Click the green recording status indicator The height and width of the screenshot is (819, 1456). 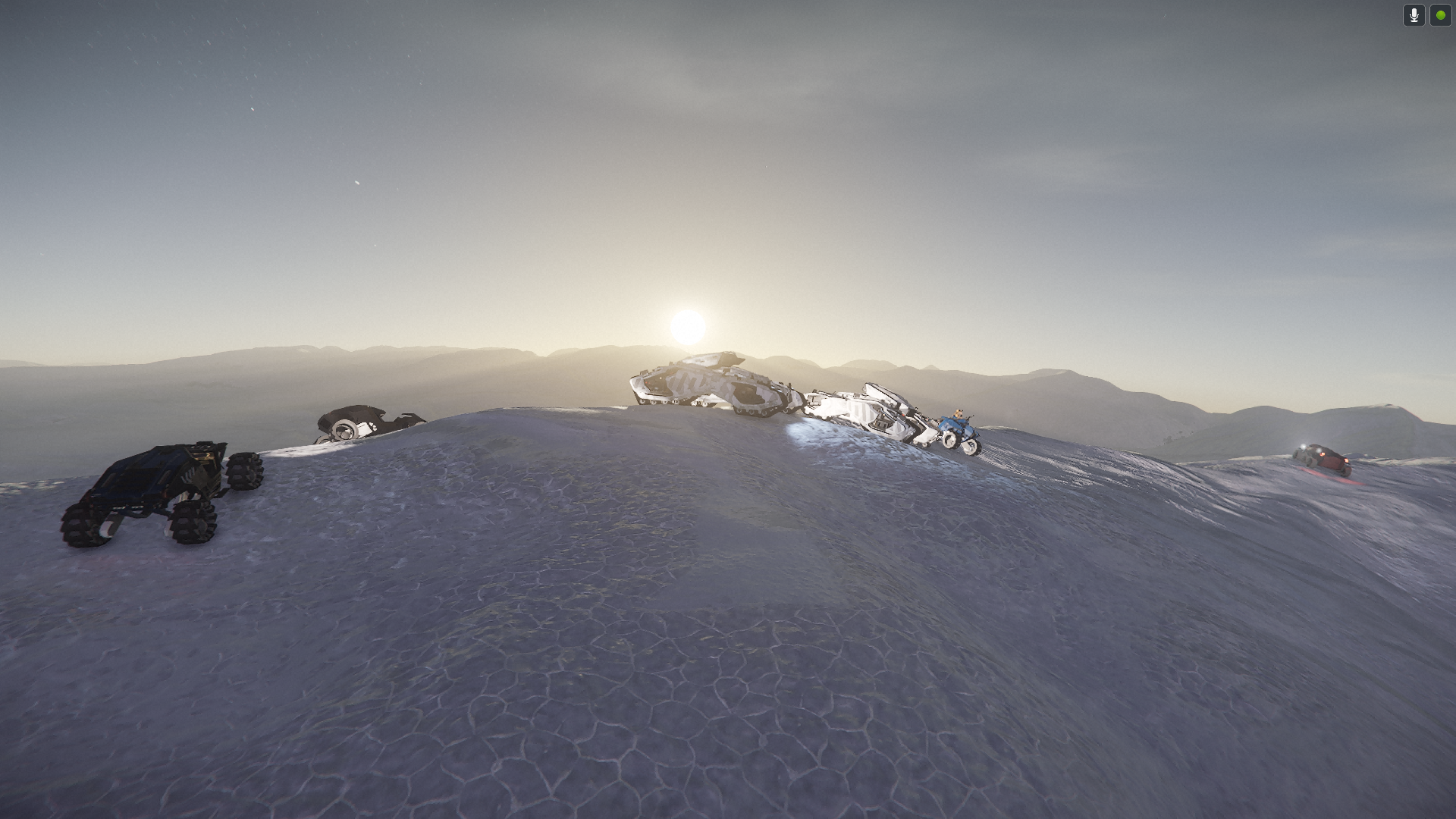[1440, 15]
